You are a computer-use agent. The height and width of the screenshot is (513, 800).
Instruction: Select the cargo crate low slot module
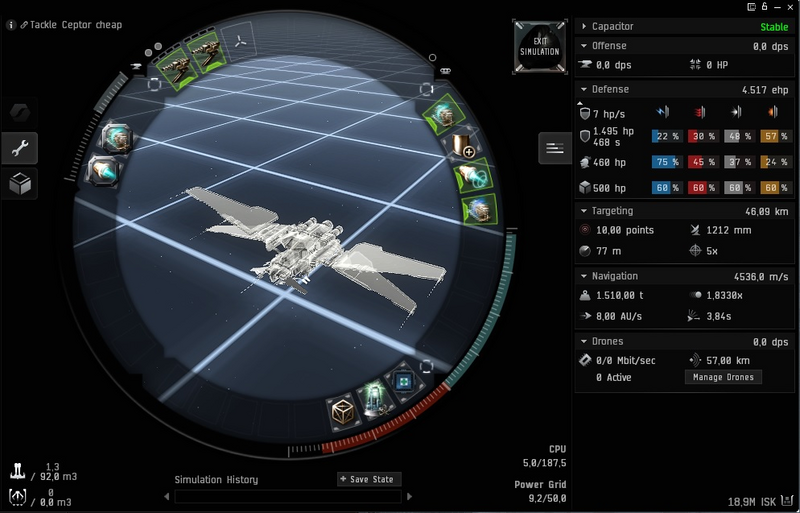(344, 411)
